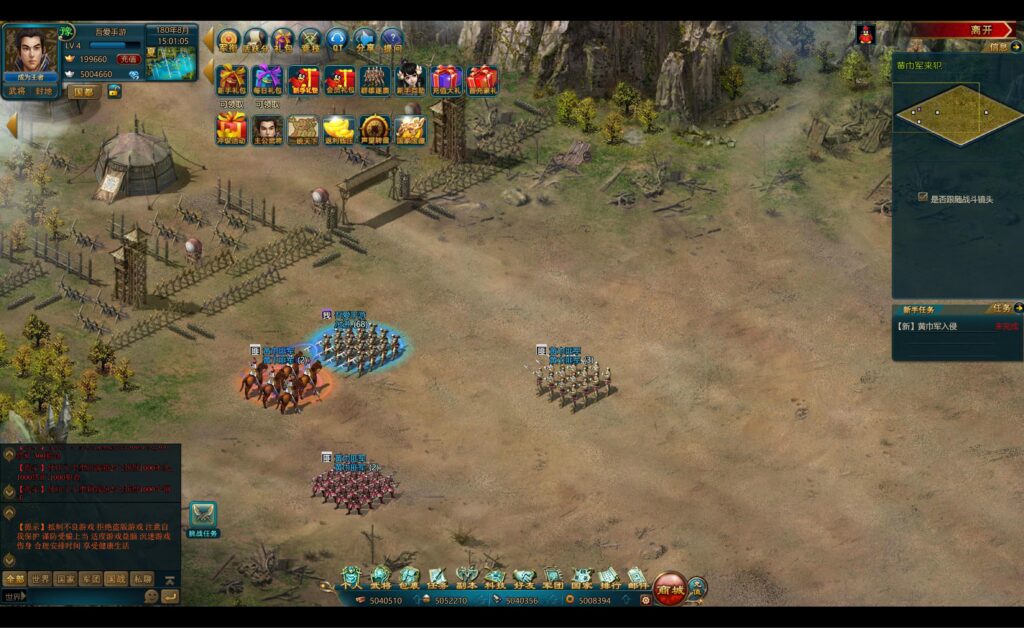Switch chat to the 私聊 tab

point(142,579)
